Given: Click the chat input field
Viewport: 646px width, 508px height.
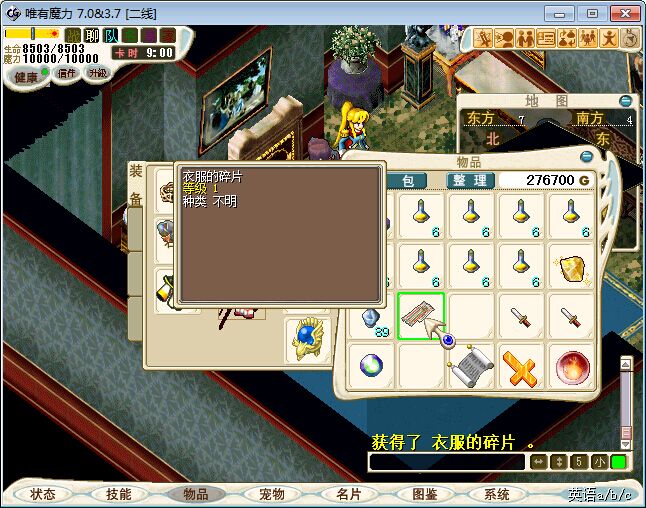Looking at the screenshot, I should pos(445,462).
